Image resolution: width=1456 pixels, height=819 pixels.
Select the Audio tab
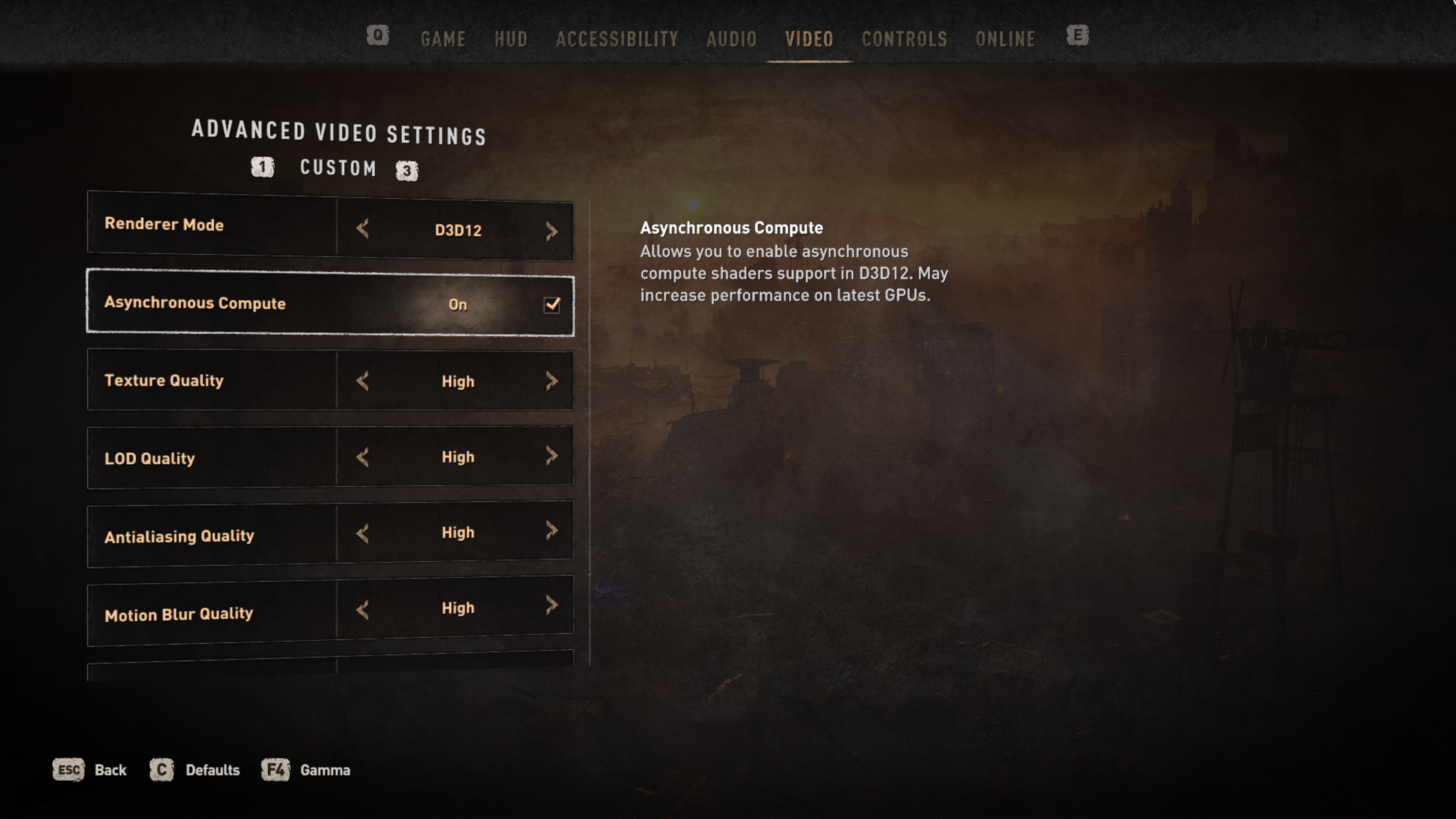point(731,39)
